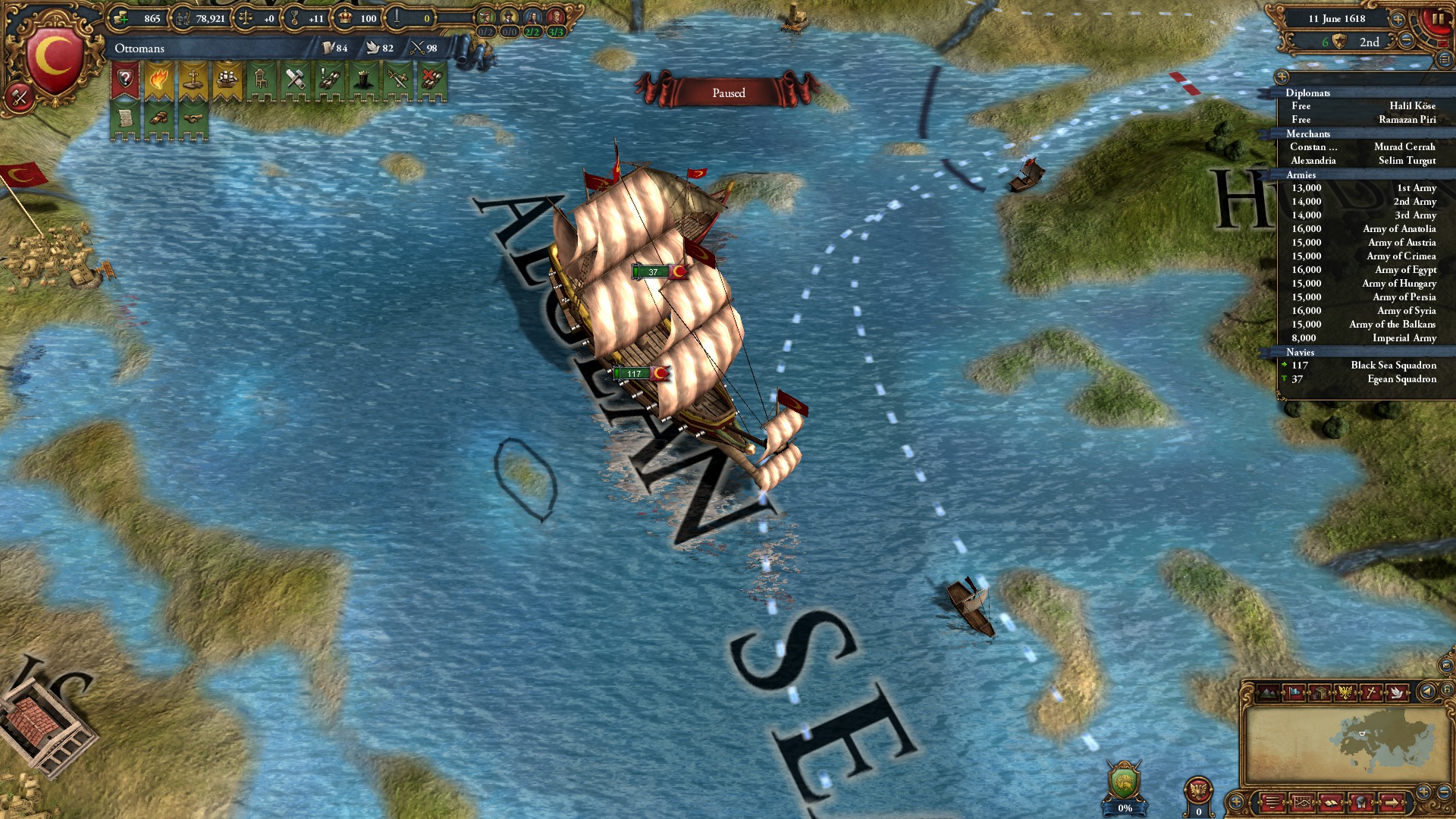1456x819 pixels.
Task: Expand the outliner options with the plus icon
Action: [x=1282, y=77]
